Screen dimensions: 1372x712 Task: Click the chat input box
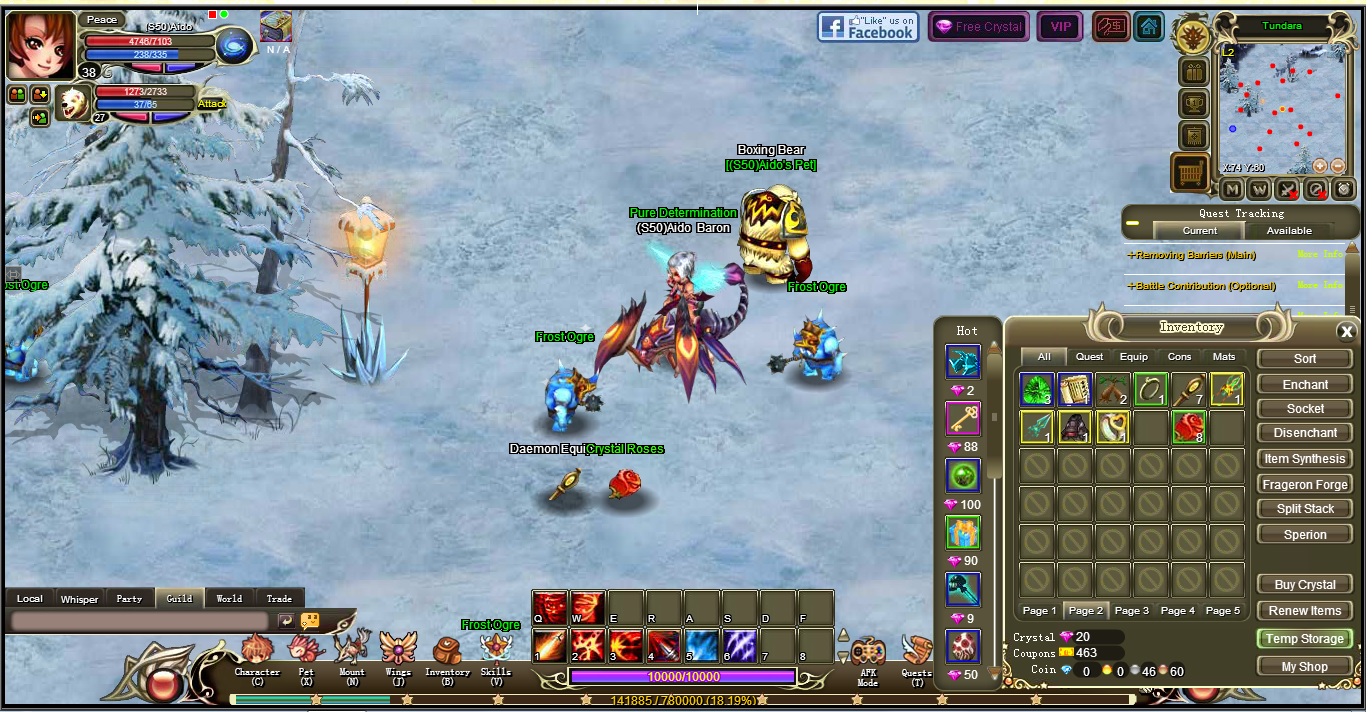click(141, 621)
